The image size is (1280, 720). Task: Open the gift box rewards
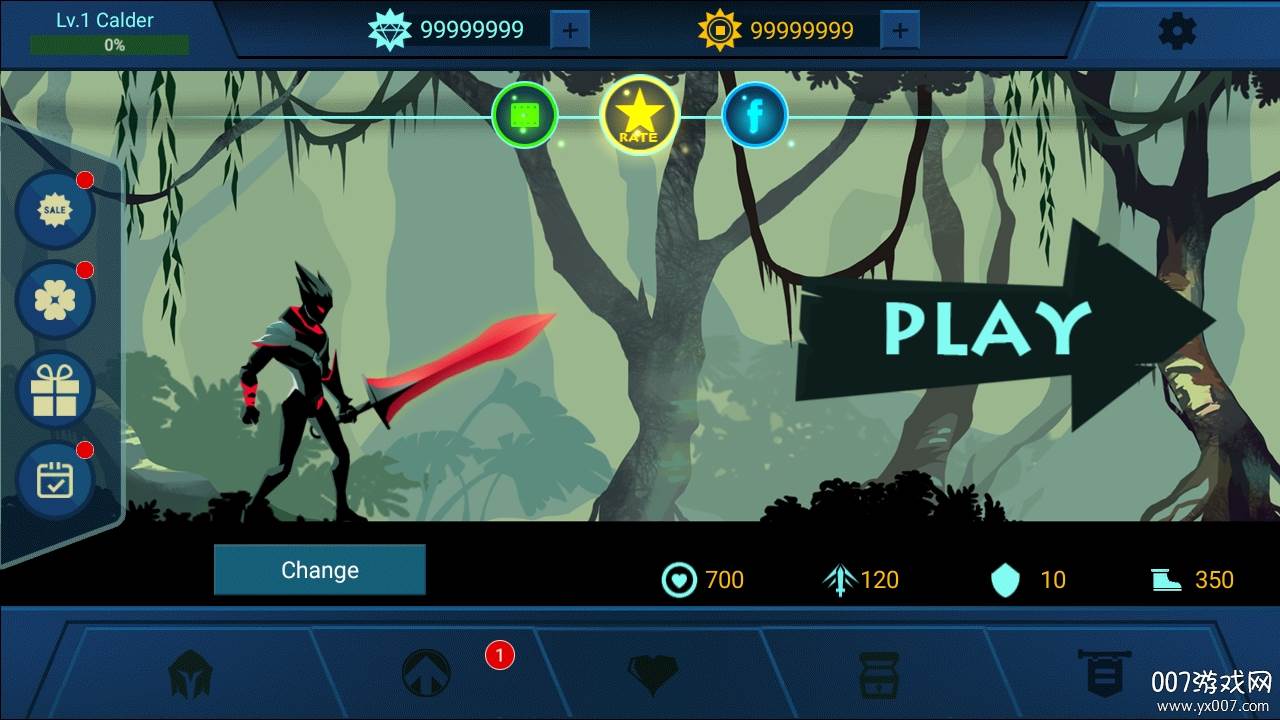[55, 390]
